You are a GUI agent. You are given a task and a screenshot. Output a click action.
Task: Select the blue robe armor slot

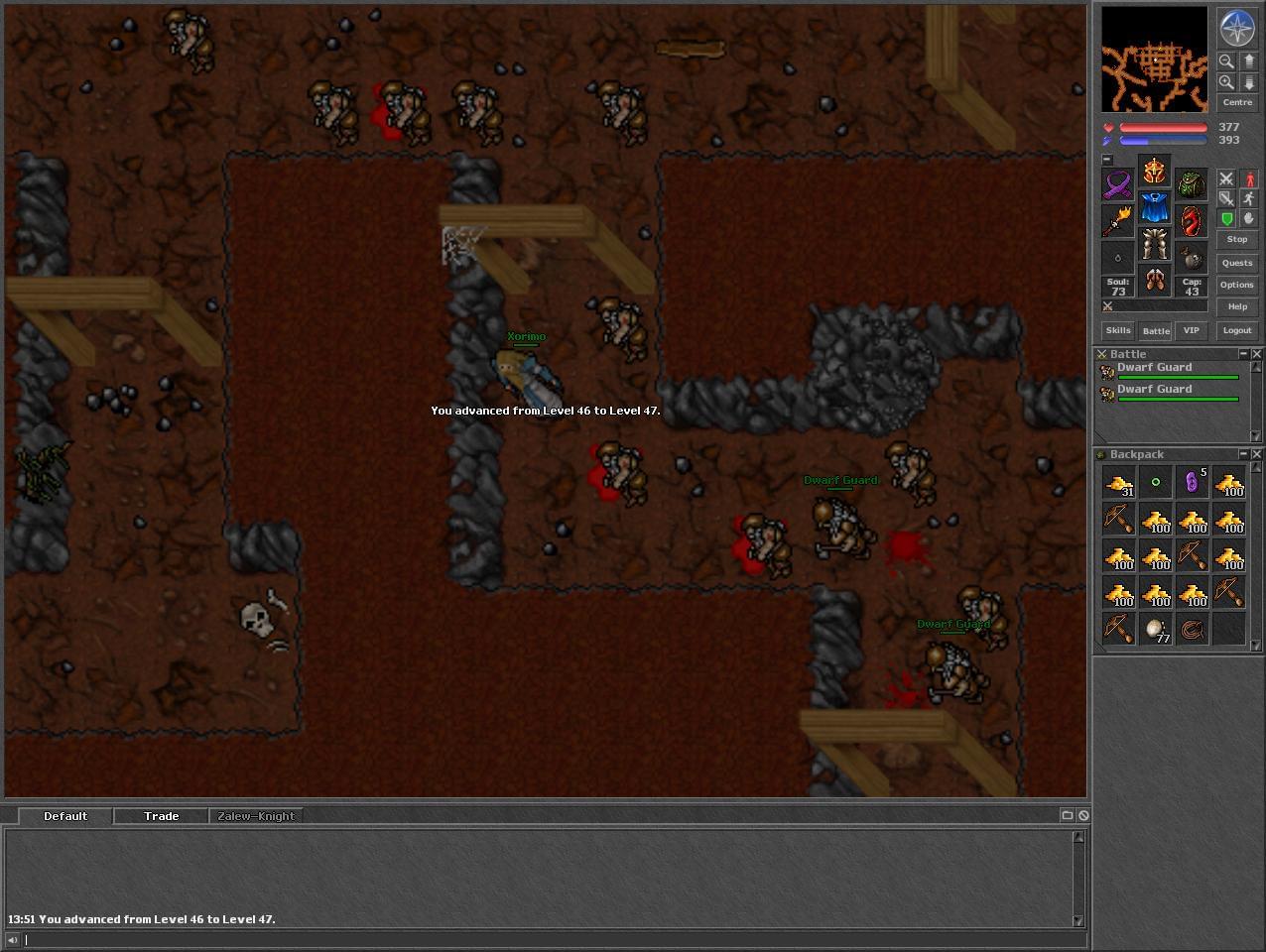1154,208
